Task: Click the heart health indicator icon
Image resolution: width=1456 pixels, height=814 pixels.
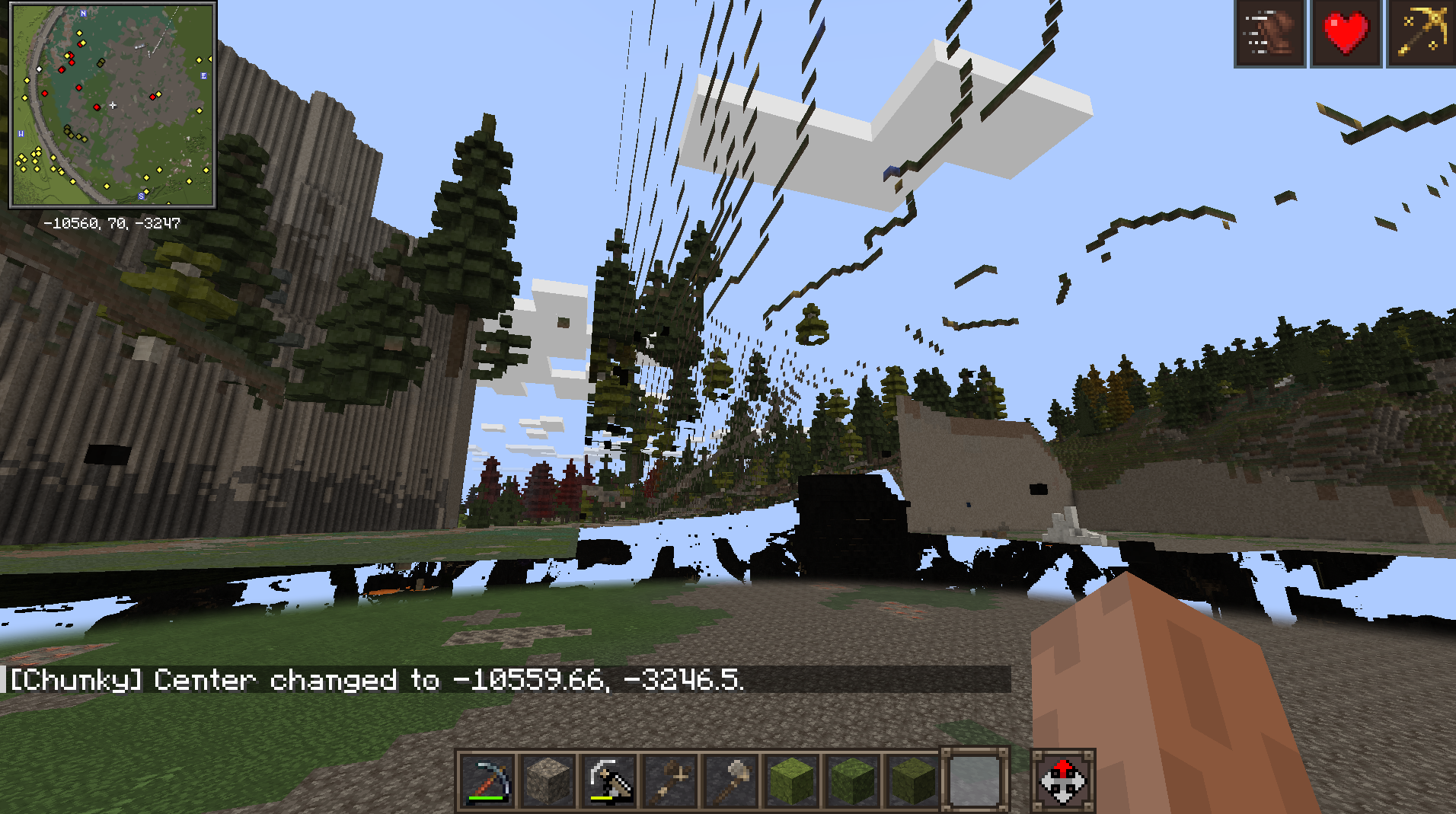Action: pos(1345,32)
